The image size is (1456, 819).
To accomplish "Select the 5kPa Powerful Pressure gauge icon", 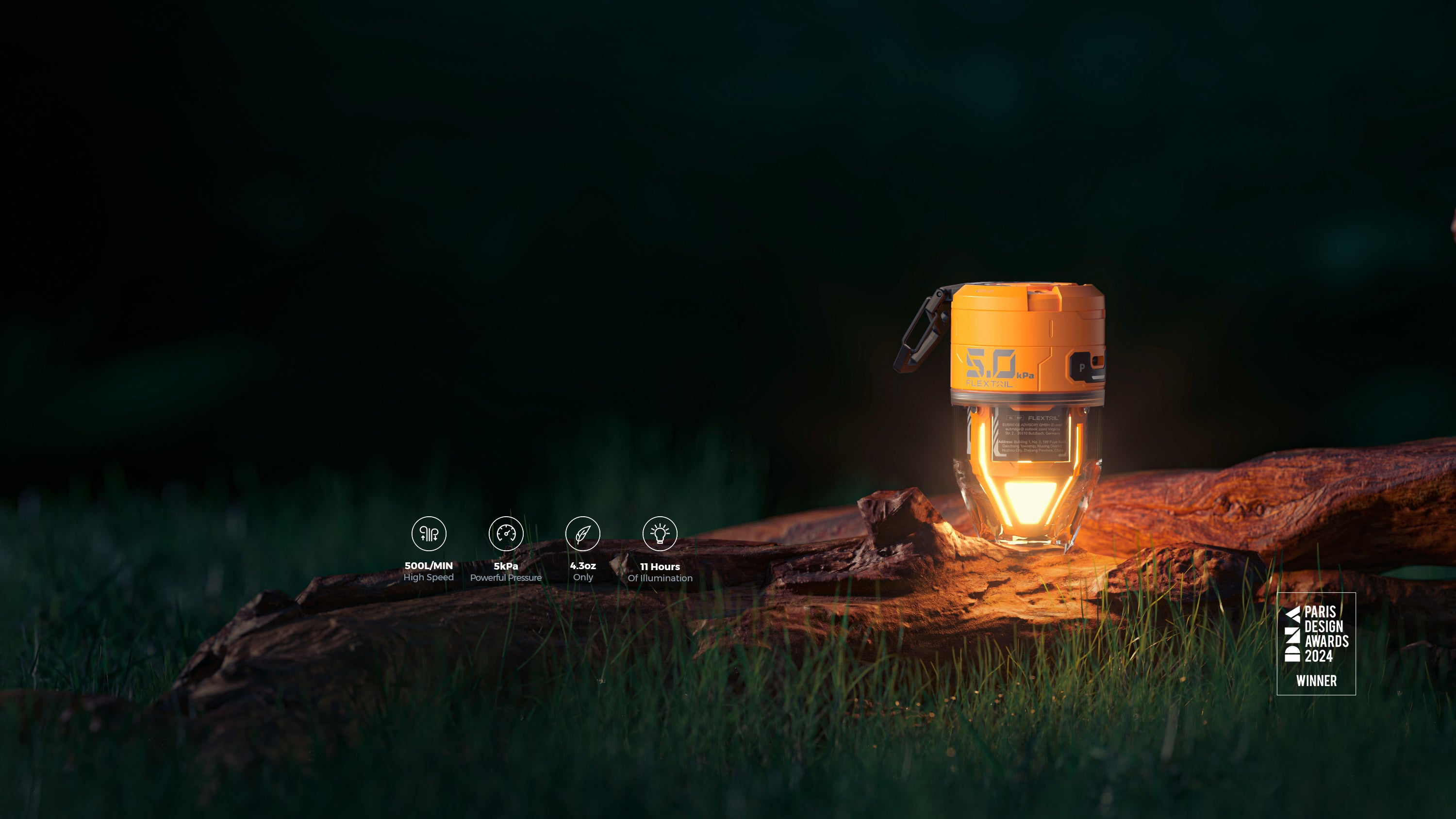I will 506,533.
